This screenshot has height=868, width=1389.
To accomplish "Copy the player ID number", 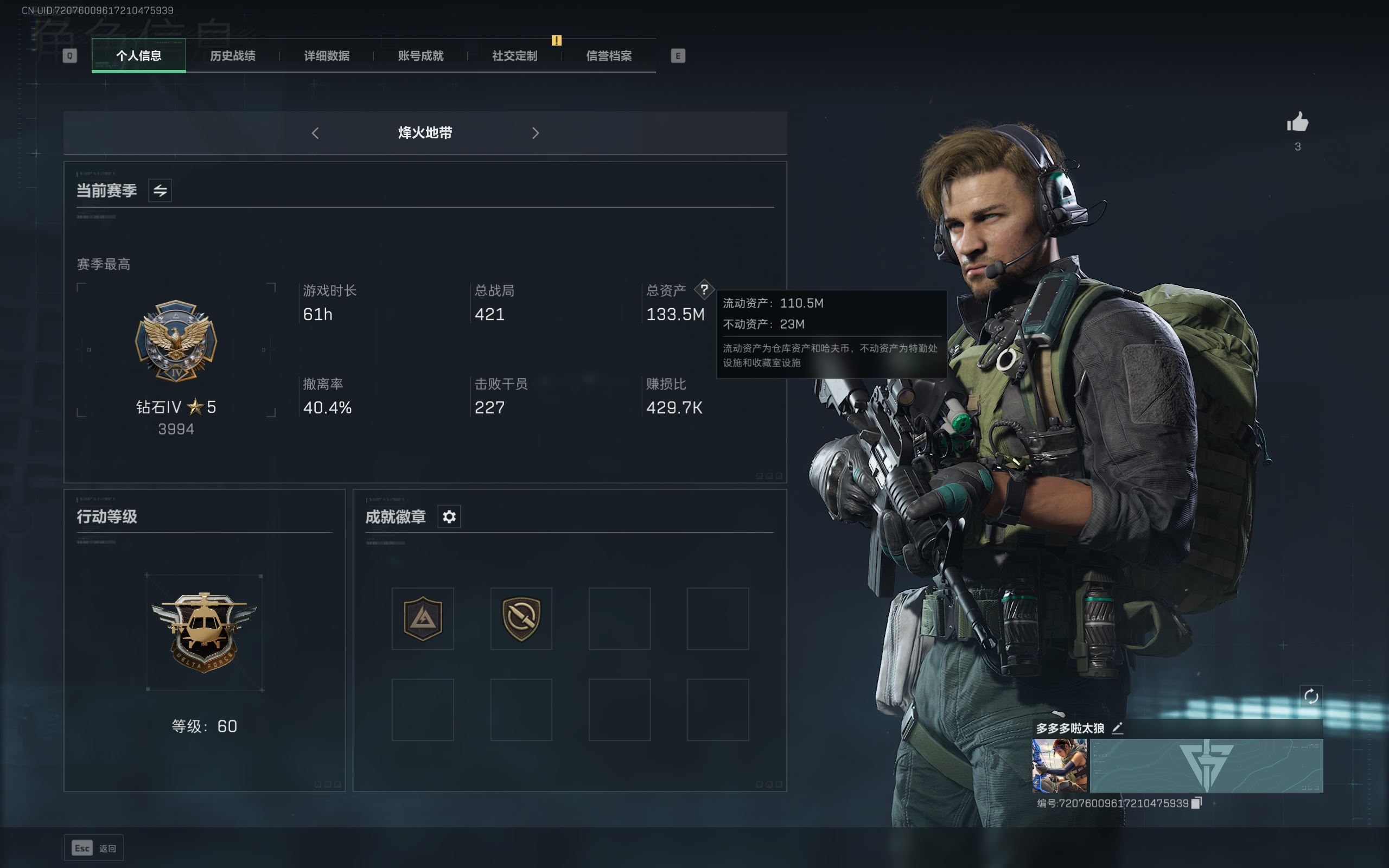I will pyautogui.click(x=1197, y=803).
